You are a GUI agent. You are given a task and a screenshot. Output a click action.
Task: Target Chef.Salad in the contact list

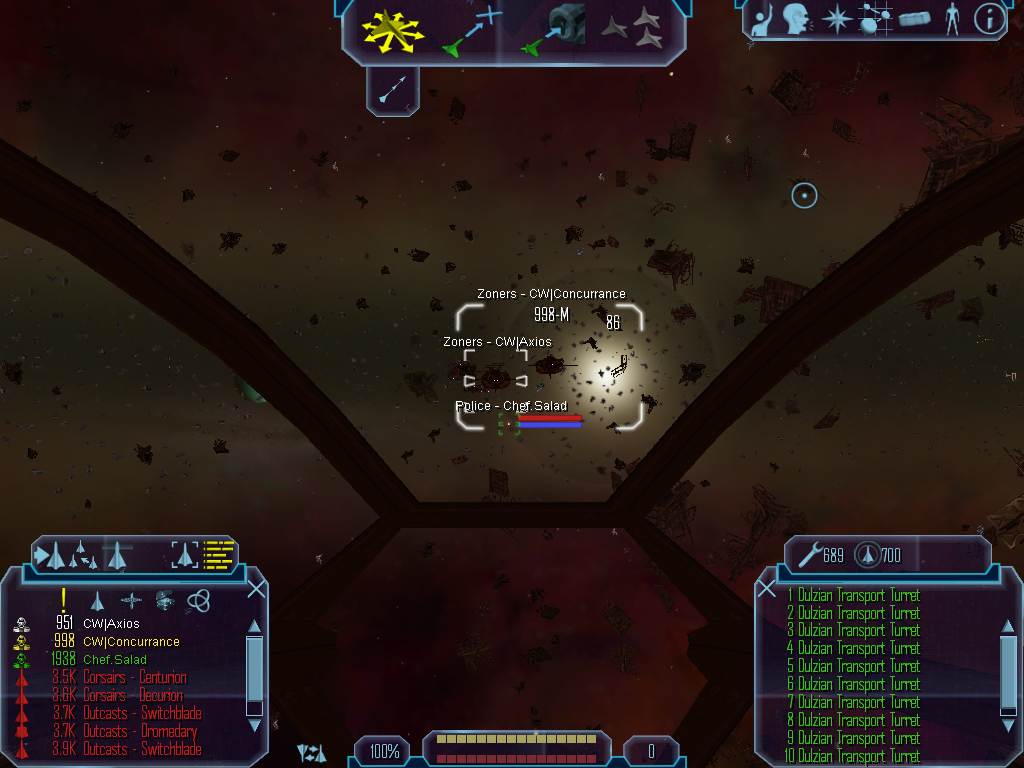pyautogui.click(x=114, y=660)
